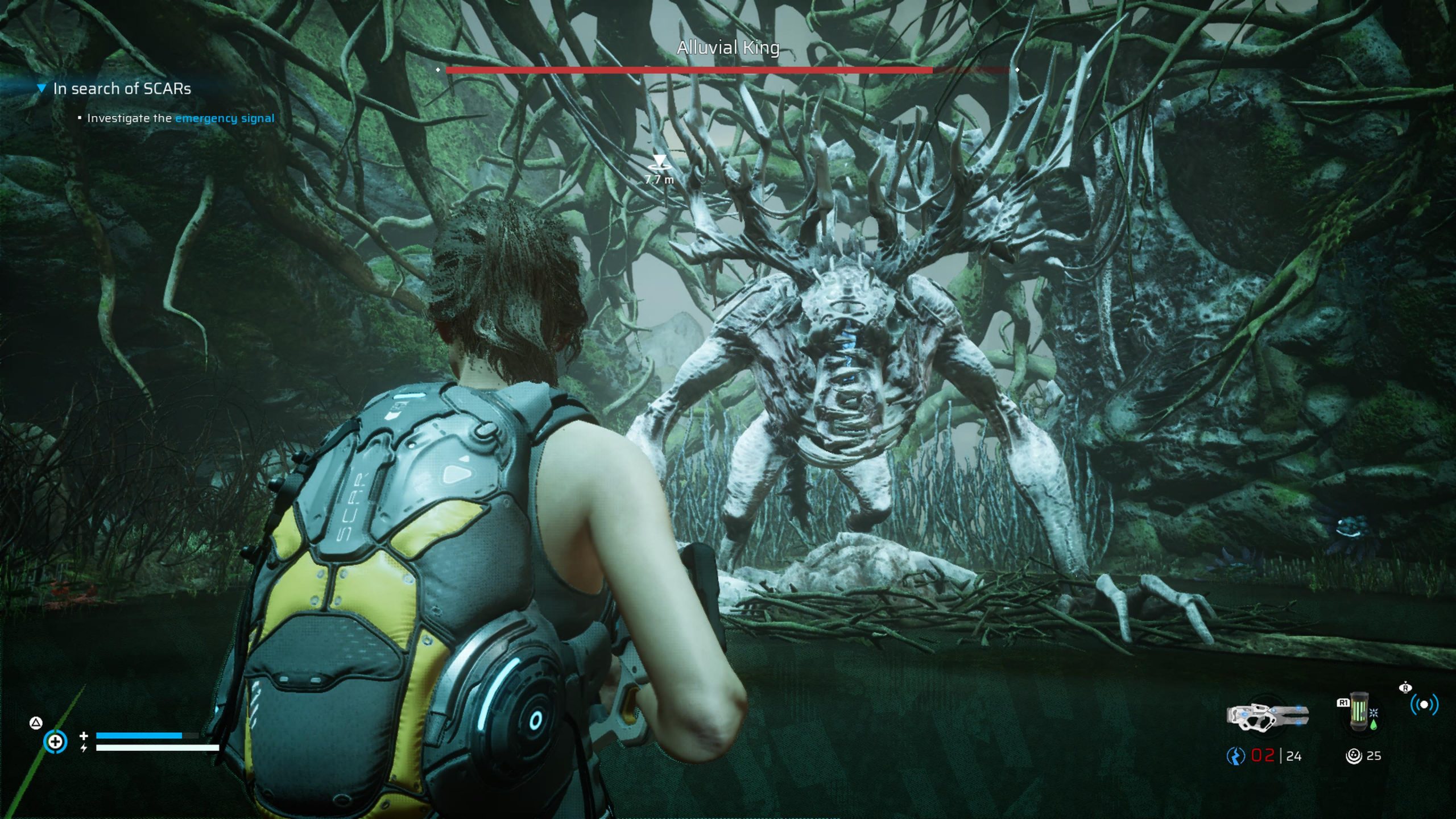
Task: Select the "In search of SCARs" quest title
Action: pyautogui.click(x=122, y=89)
